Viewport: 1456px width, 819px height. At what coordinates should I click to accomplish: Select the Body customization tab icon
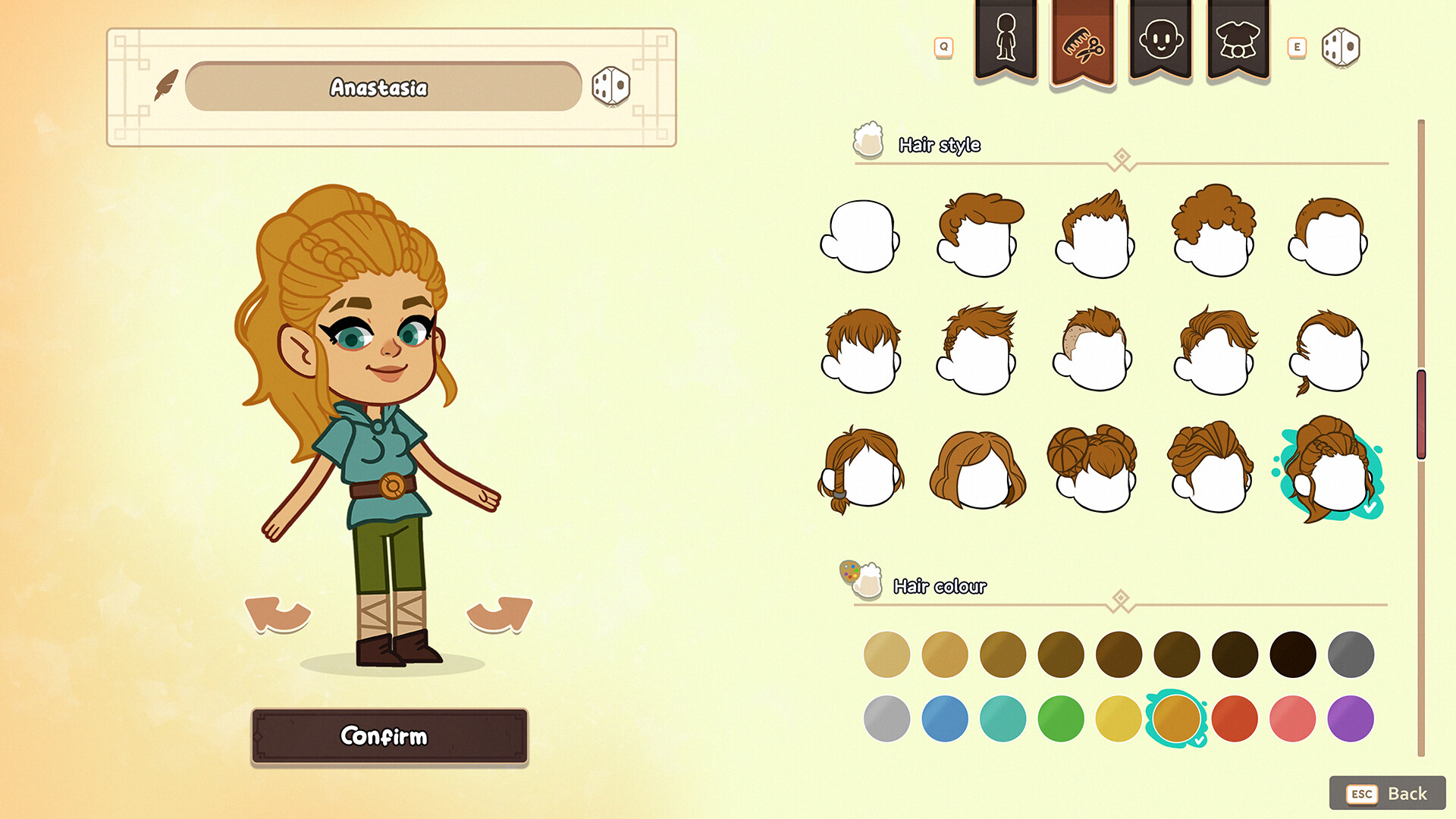(x=1006, y=39)
